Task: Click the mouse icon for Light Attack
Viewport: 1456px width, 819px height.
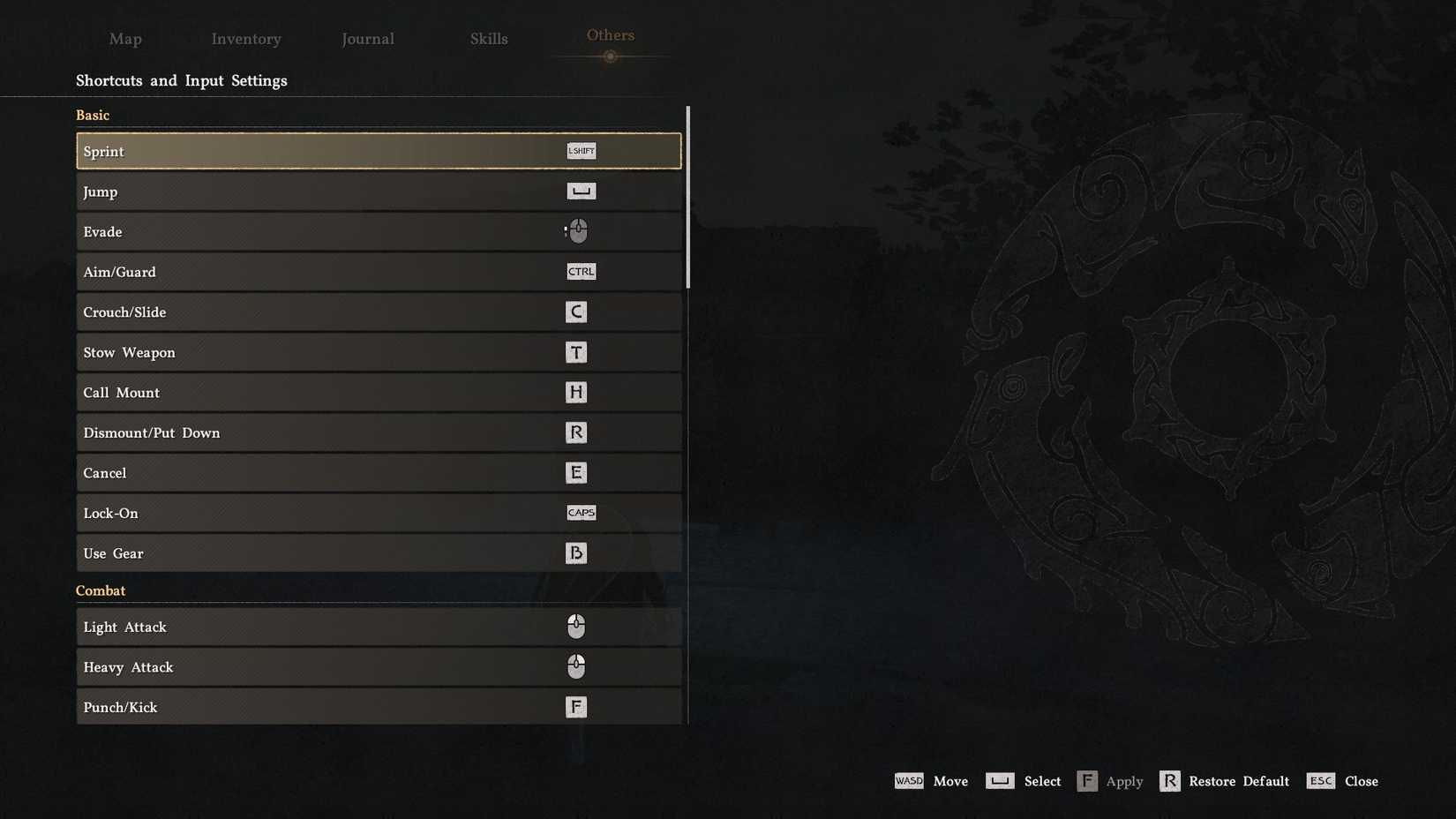Action: pos(576,626)
